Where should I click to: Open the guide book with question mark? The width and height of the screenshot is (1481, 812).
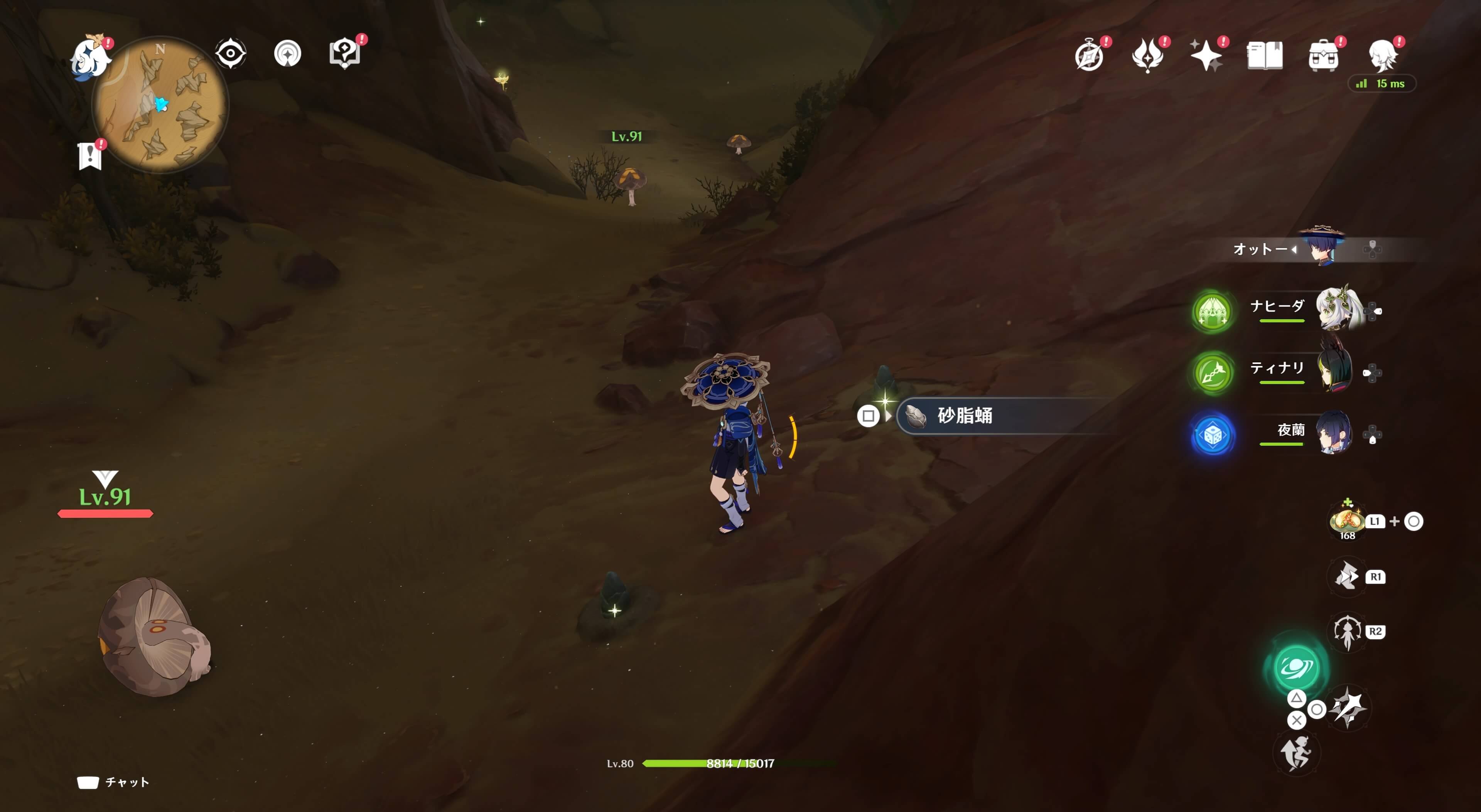click(x=345, y=53)
